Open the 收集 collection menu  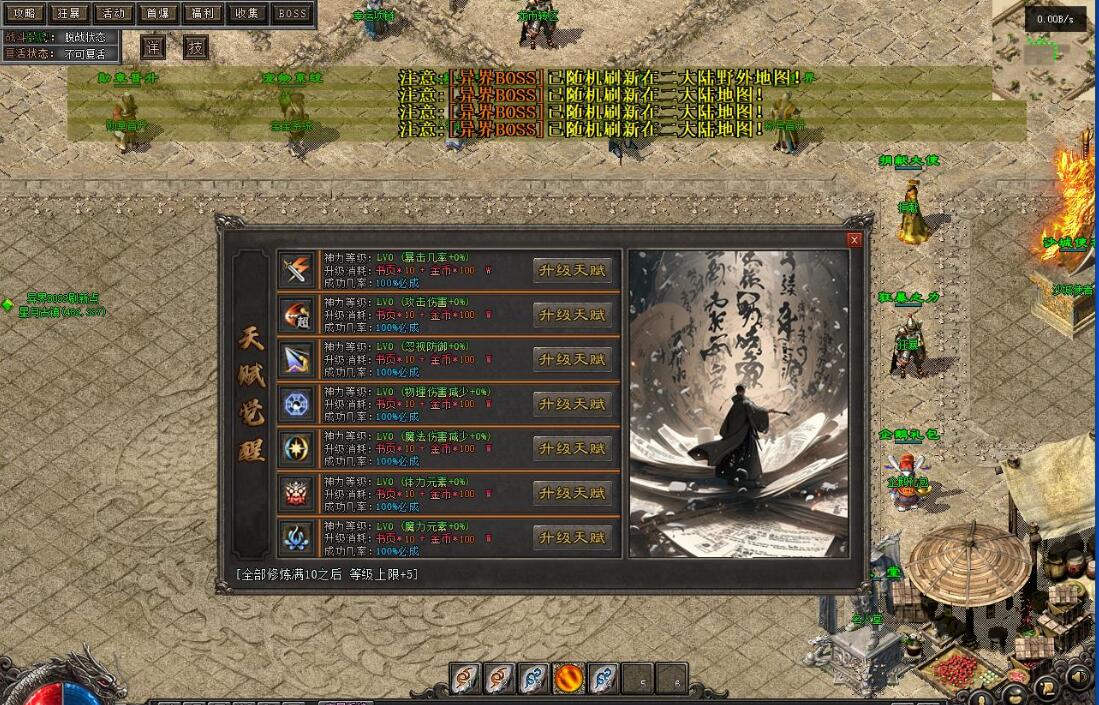tap(246, 13)
